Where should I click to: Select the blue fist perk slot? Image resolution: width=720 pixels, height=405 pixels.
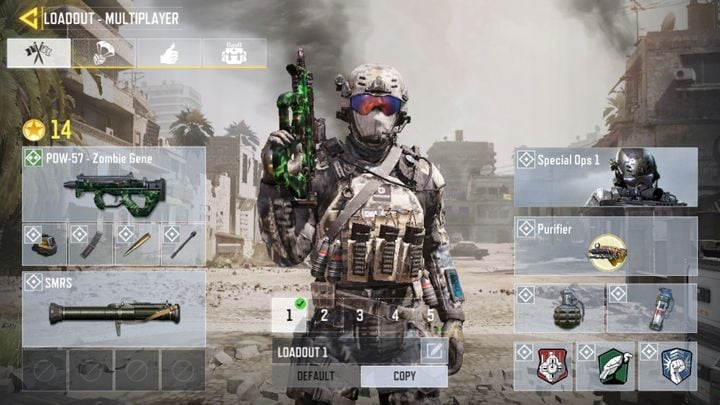pyautogui.click(x=667, y=367)
